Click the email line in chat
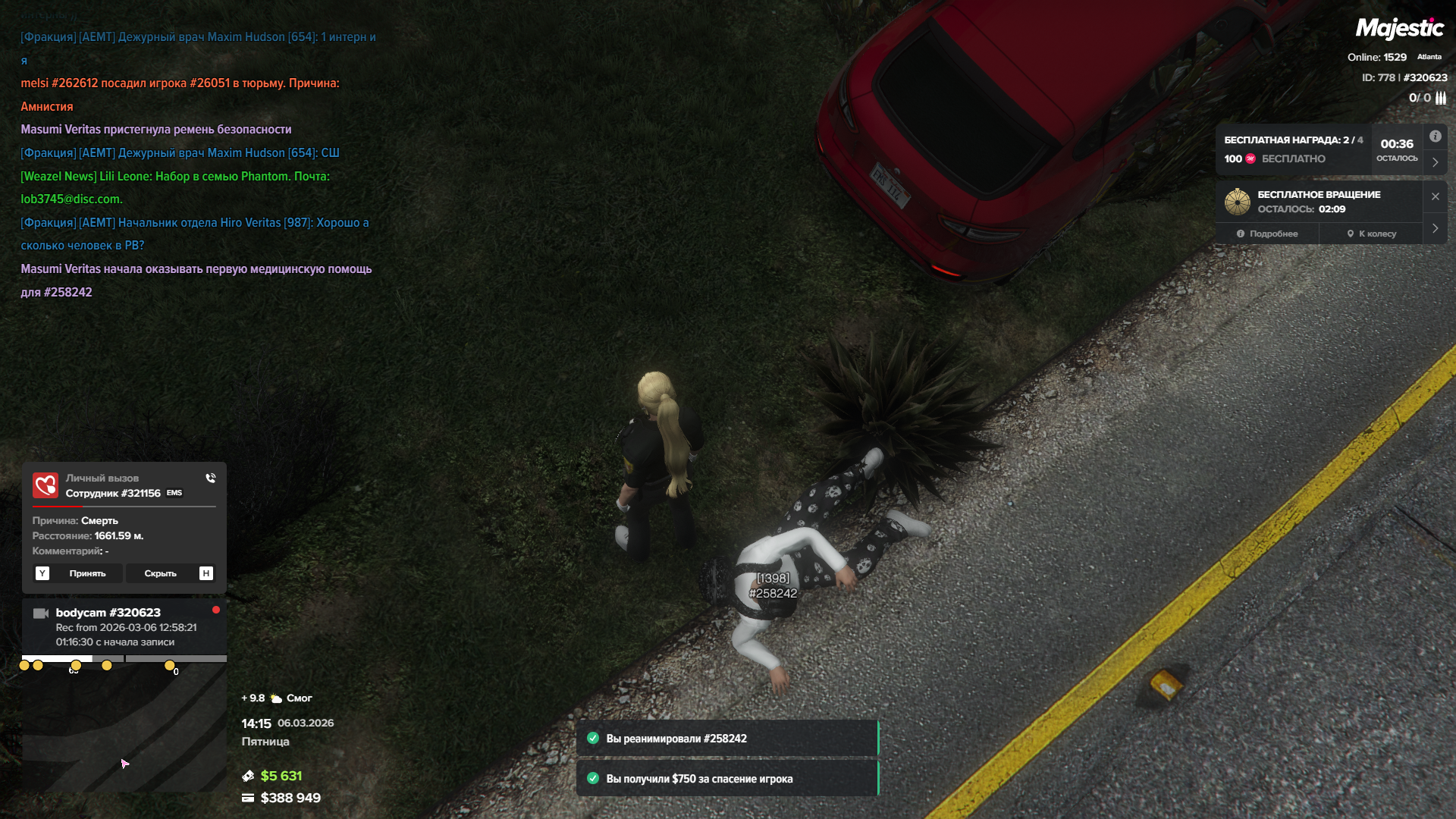The width and height of the screenshot is (1456, 819). point(71,199)
